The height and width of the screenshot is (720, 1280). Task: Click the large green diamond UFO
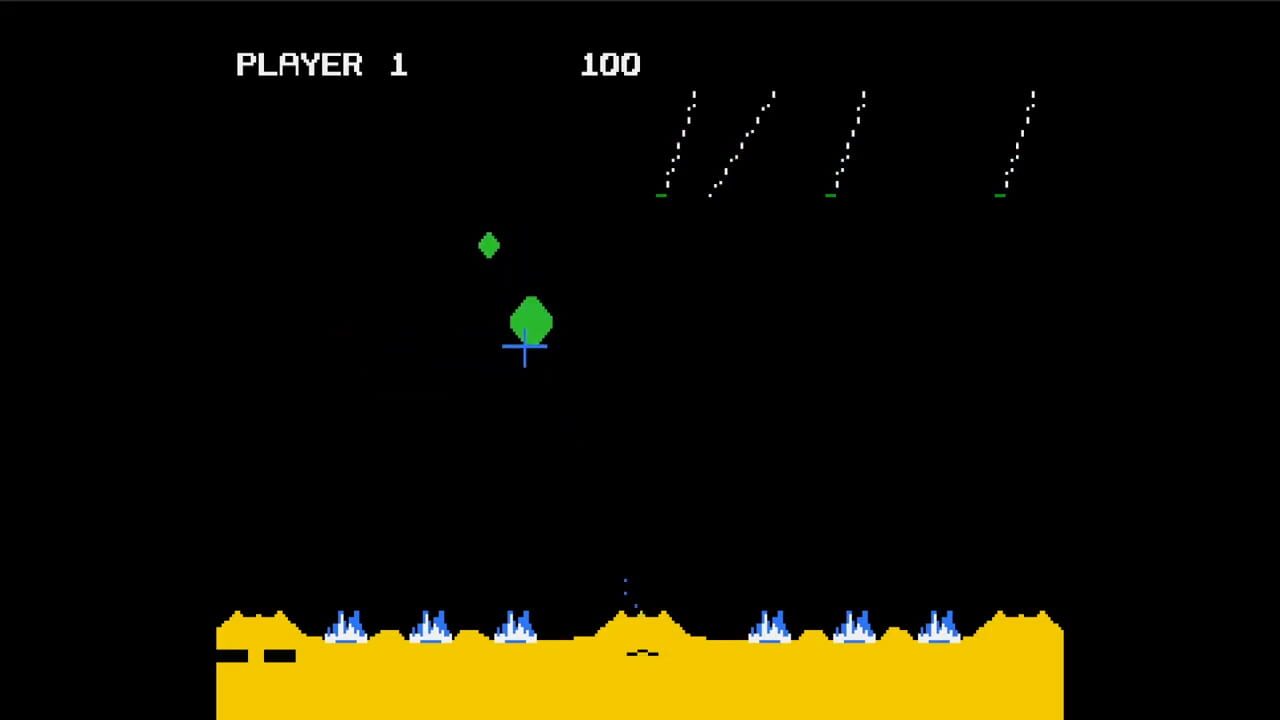point(531,316)
